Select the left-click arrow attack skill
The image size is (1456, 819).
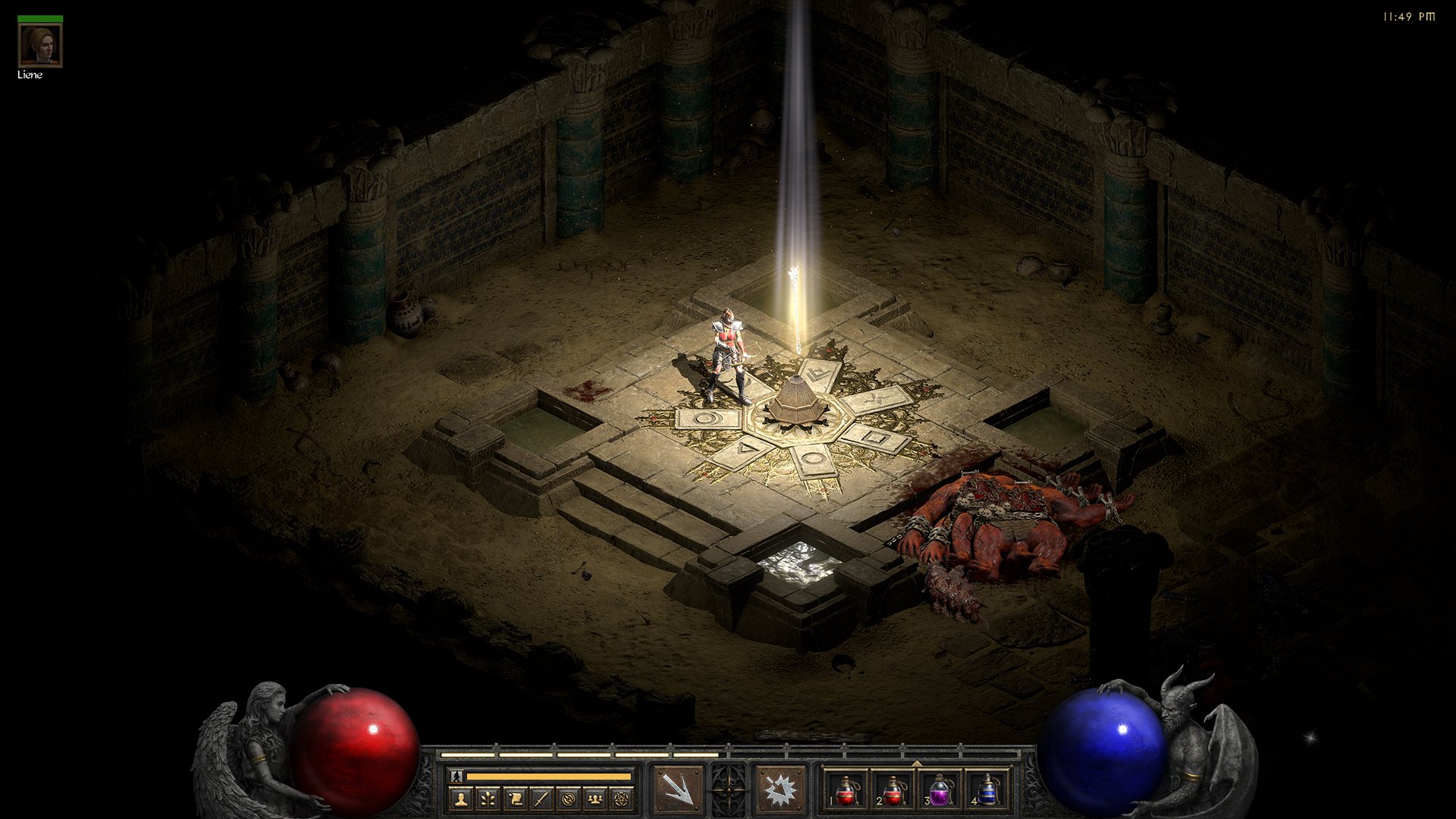[x=678, y=789]
